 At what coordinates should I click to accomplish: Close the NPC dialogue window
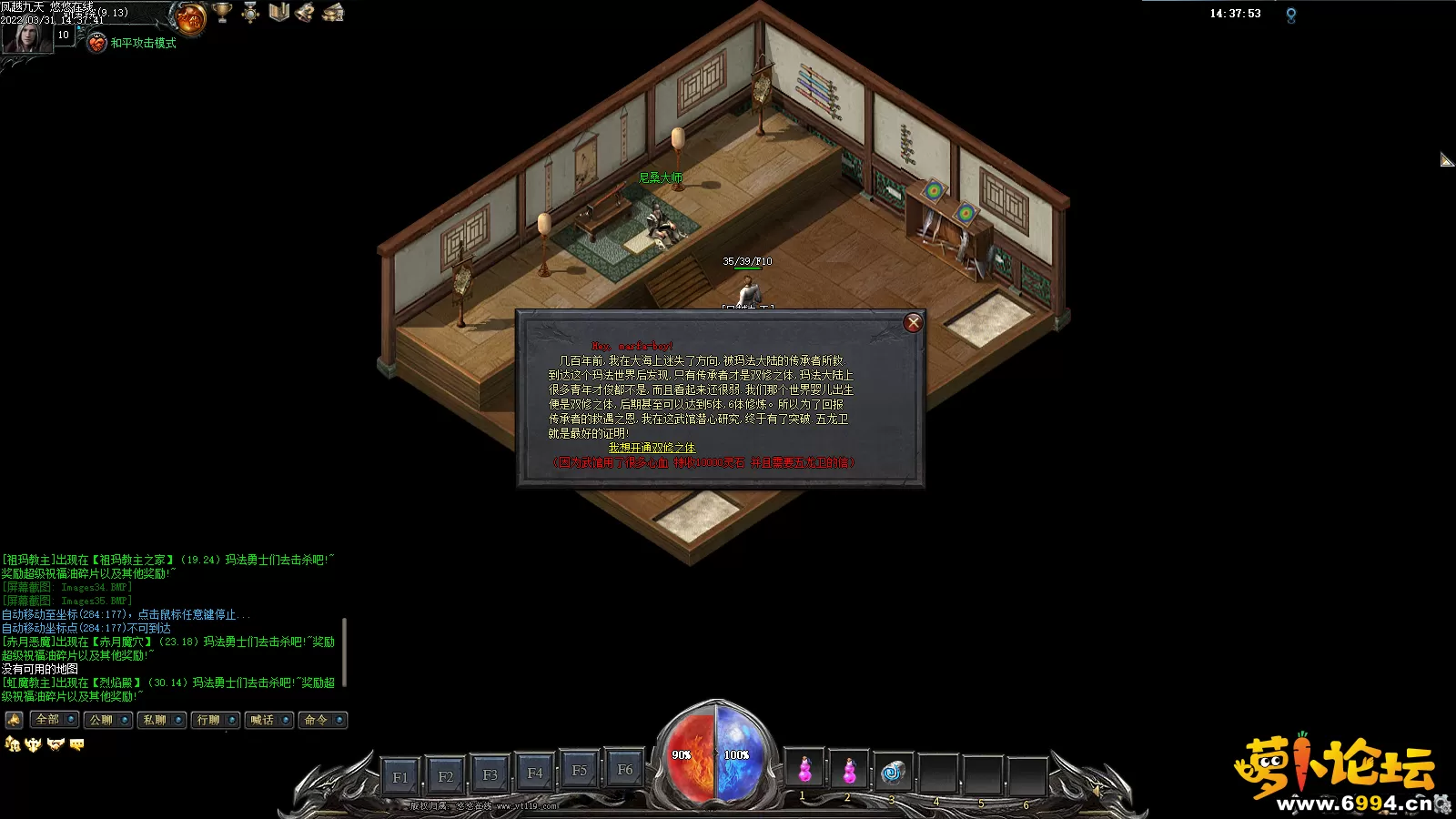pyautogui.click(x=914, y=323)
